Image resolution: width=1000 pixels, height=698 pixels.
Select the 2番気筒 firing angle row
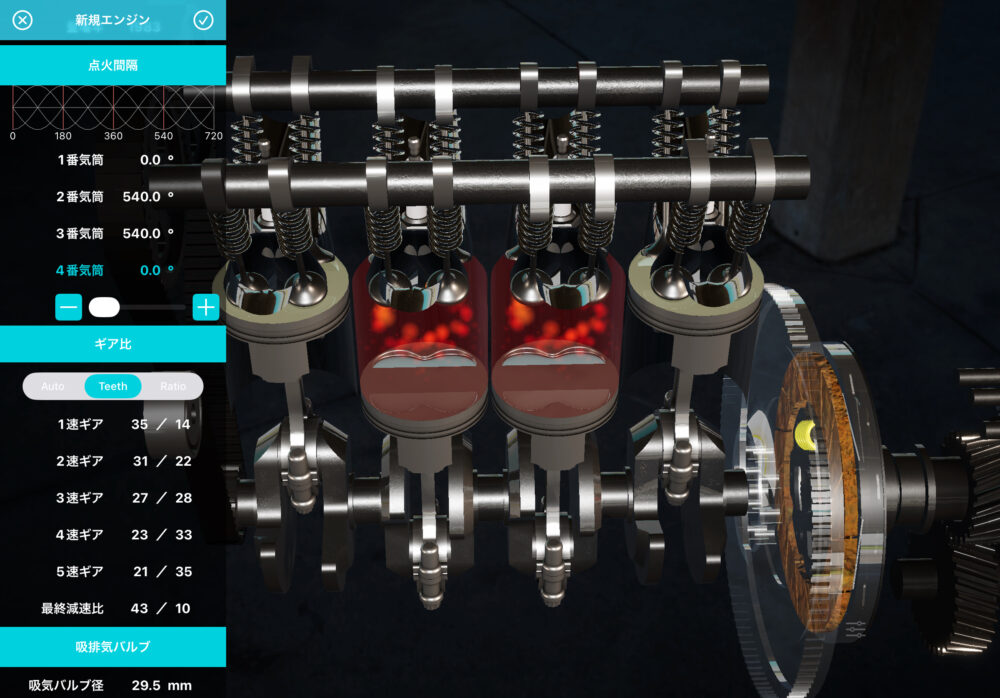113,196
